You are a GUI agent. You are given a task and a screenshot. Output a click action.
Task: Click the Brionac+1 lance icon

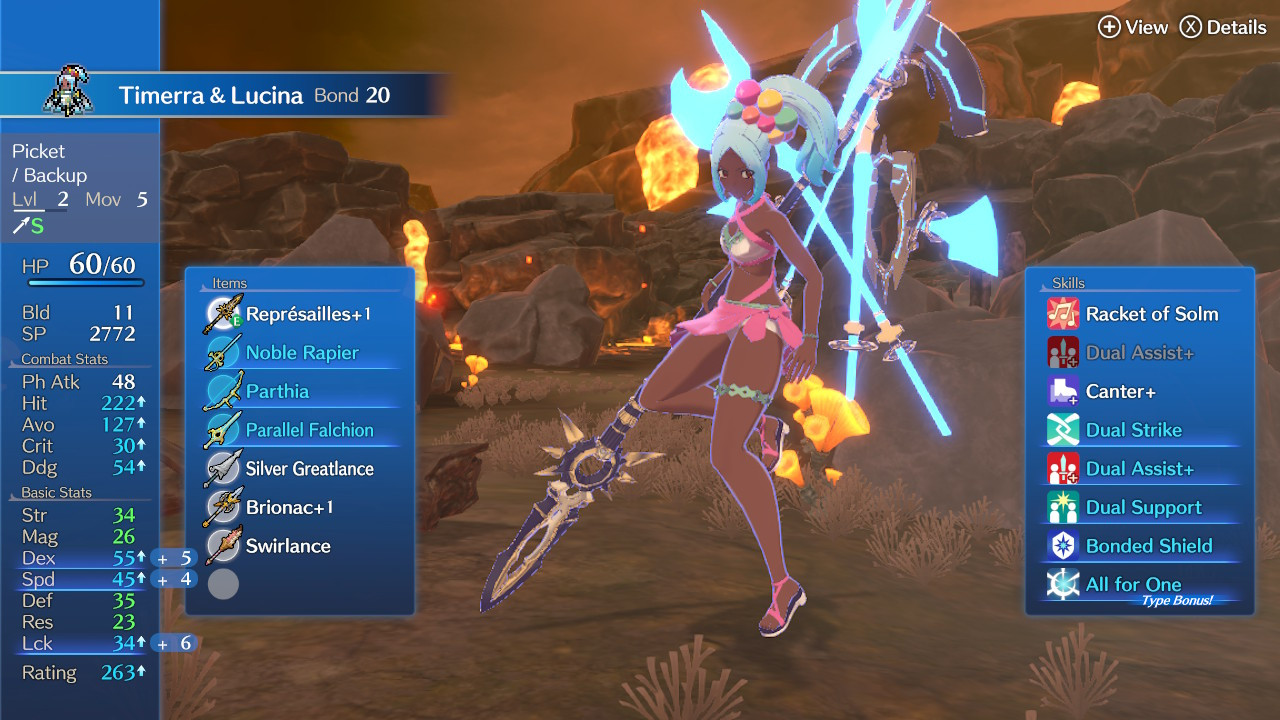coord(224,506)
